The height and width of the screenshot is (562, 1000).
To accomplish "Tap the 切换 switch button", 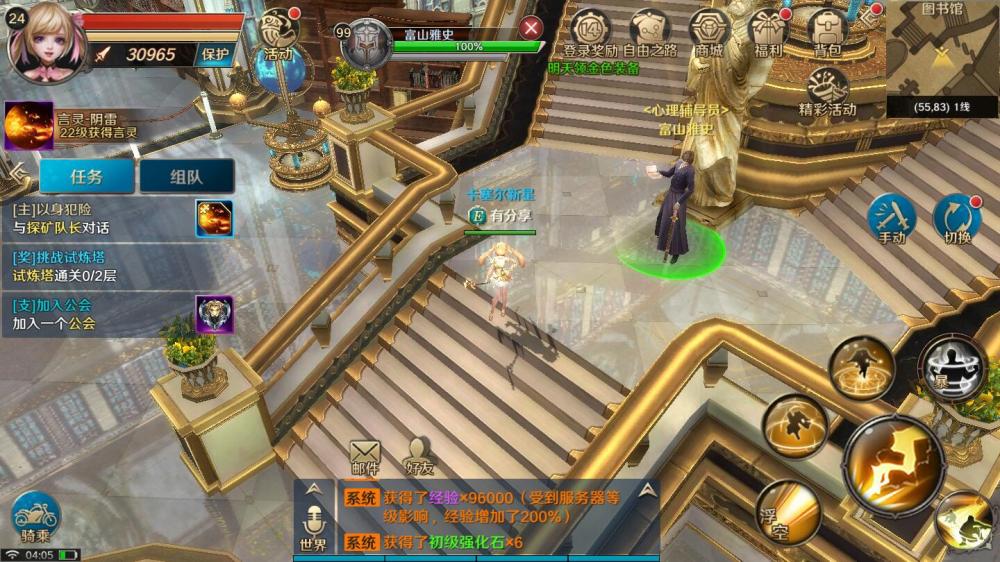I will [x=957, y=219].
